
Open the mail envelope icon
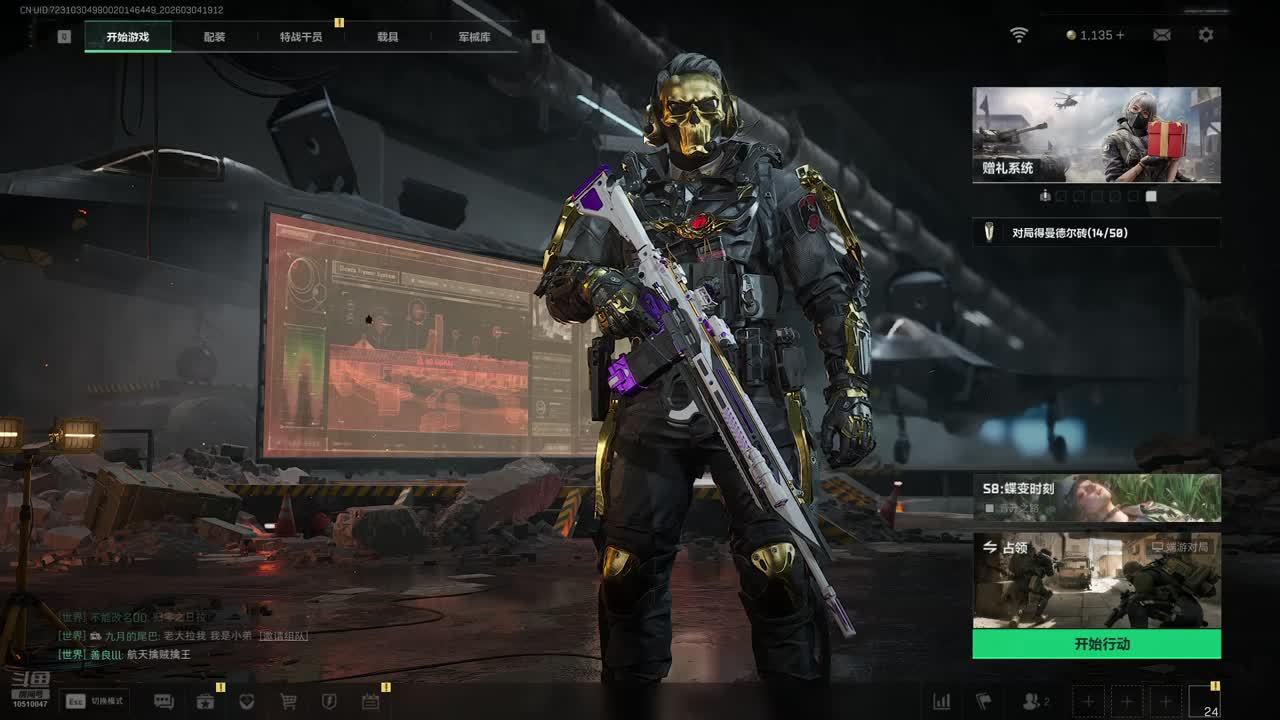1161,35
